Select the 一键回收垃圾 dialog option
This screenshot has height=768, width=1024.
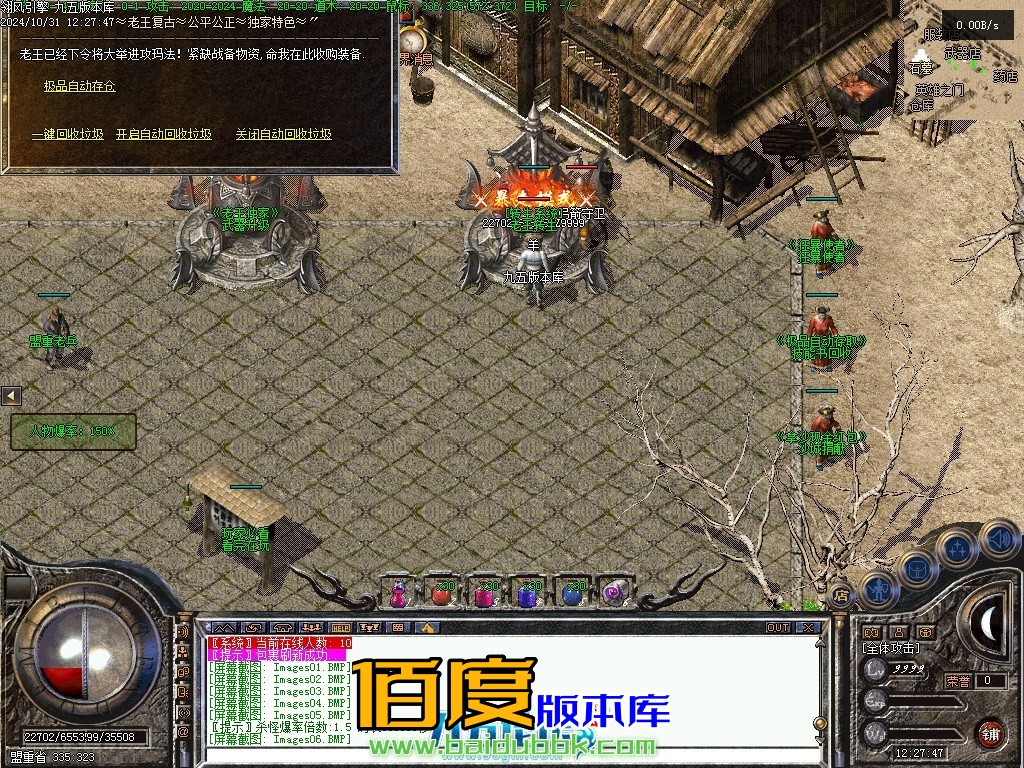click(68, 134)
